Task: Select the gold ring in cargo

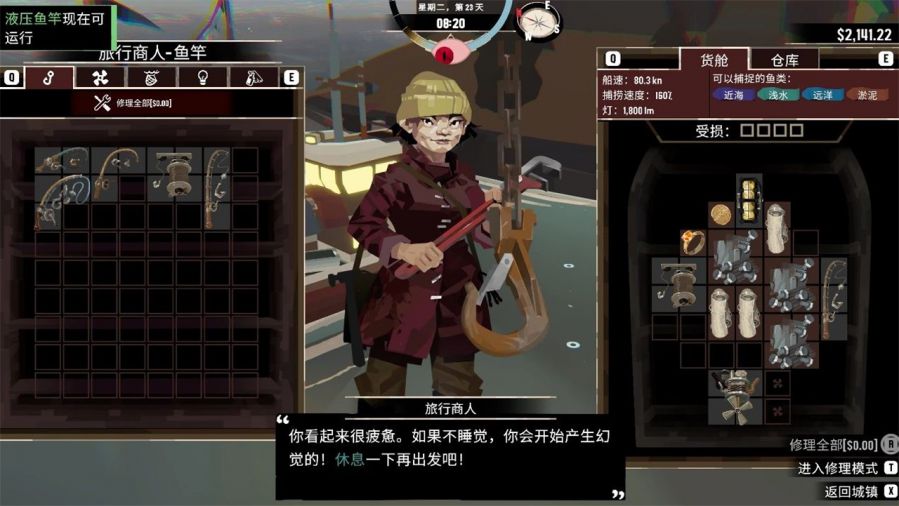Action: coord(692,241)
